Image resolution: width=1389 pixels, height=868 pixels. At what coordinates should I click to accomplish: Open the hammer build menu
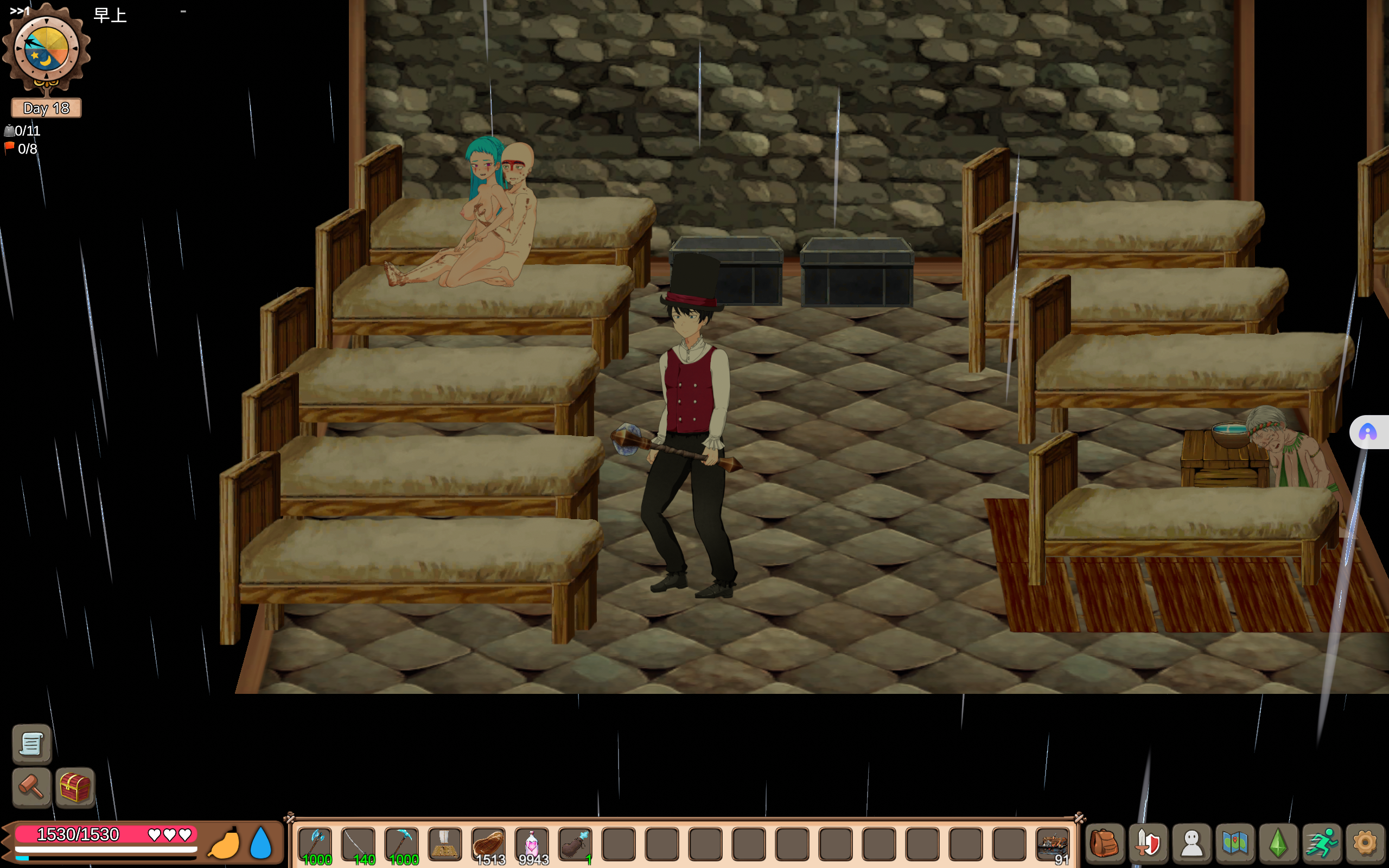31,787
